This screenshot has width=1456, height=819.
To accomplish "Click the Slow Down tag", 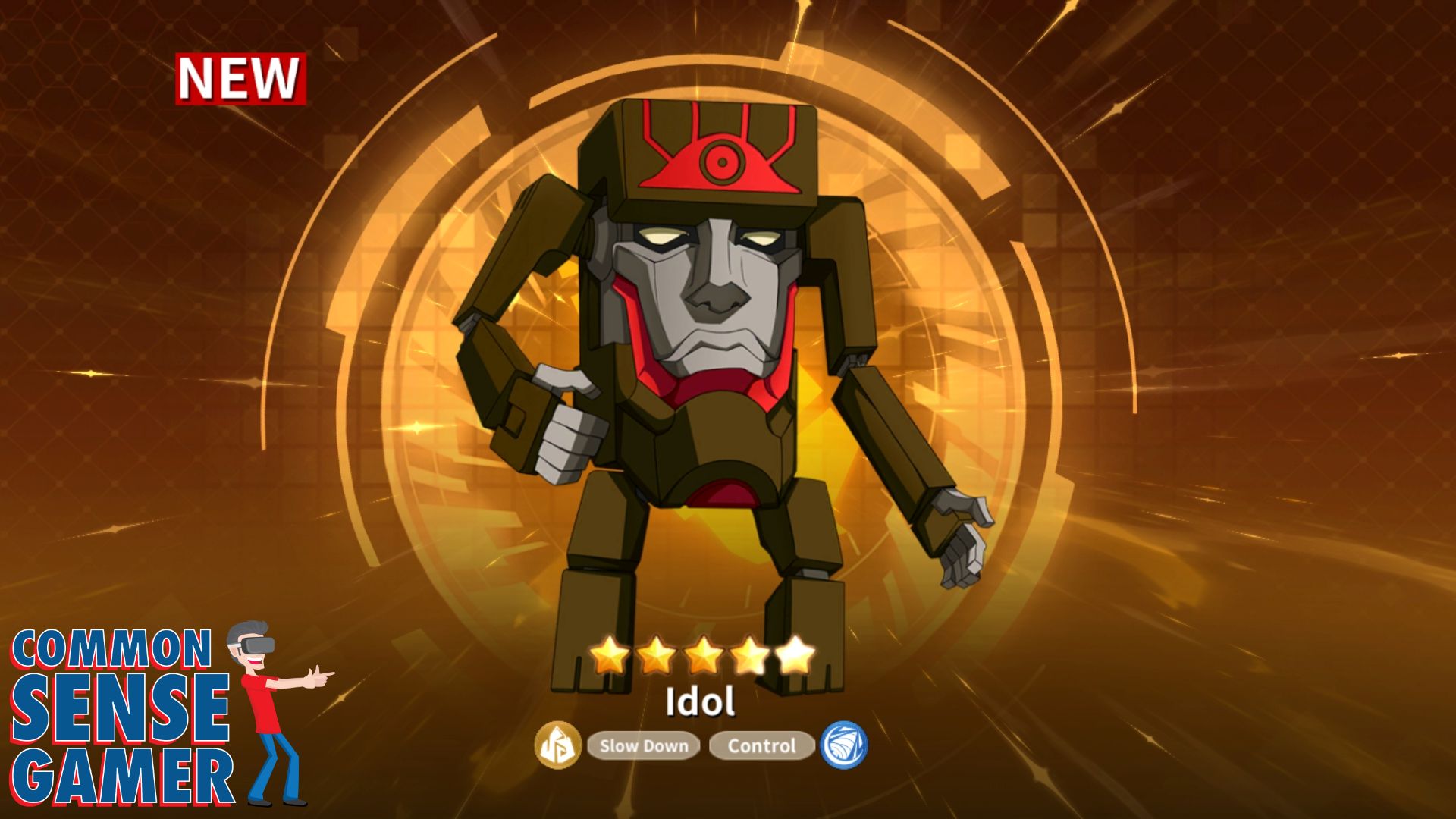I will (x=643, y=746).
